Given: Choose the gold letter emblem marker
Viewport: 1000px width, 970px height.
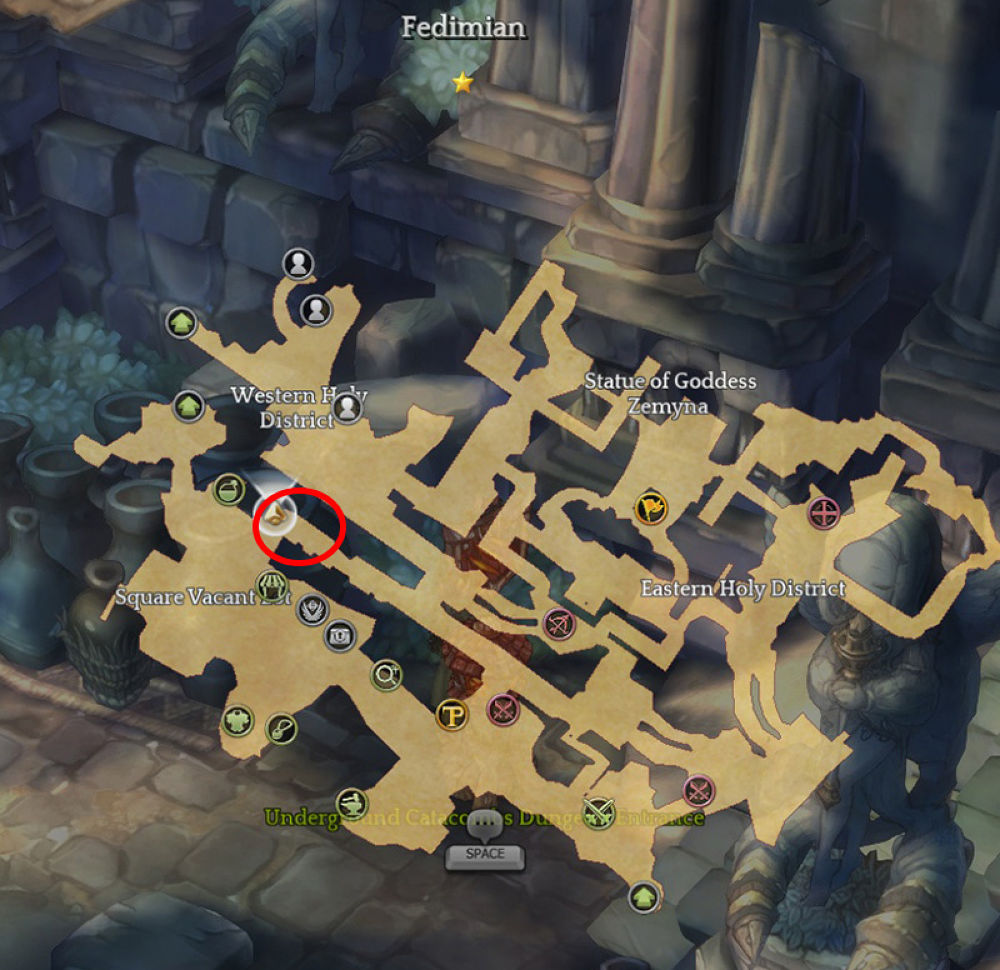Looking at the screenshot, I should pyautogui.click(x=453, y=714).
